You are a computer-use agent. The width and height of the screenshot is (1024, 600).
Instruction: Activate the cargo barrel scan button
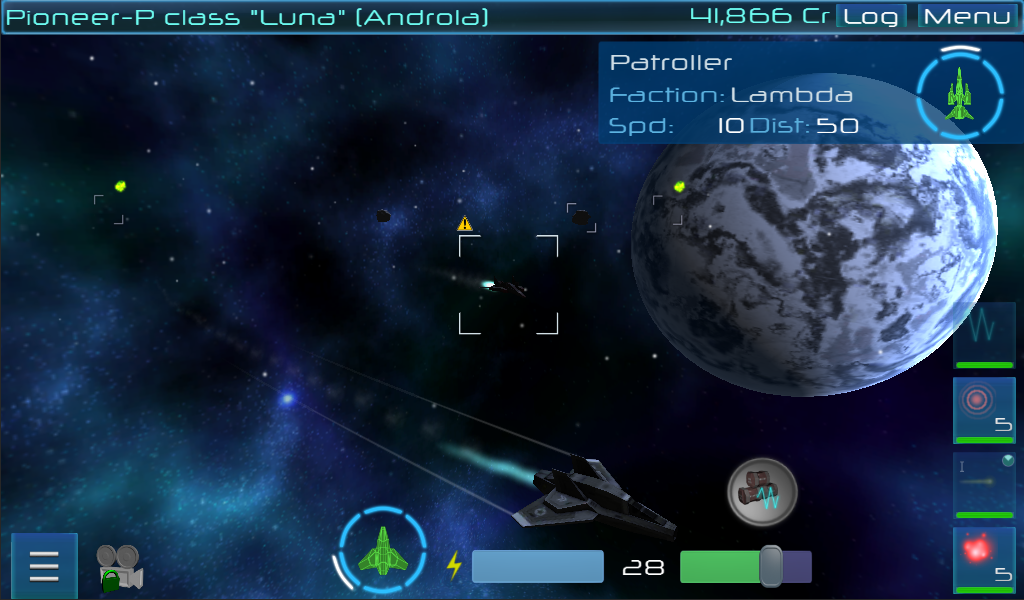pyautogui.click(x=762, y=492)
